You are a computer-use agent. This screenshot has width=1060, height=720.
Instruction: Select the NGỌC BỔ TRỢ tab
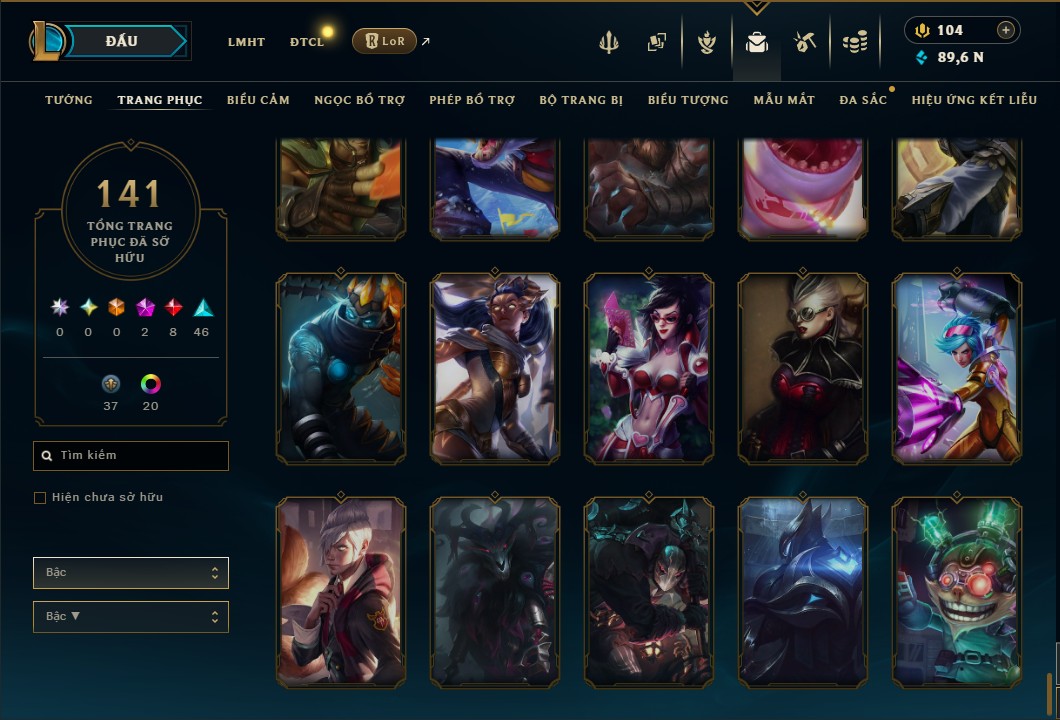[359, 100]
